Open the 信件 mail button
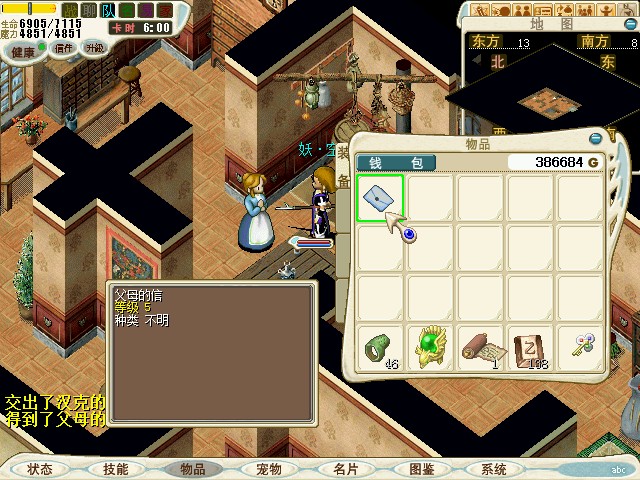Screen dimensions: 640x480 [63, 48]
